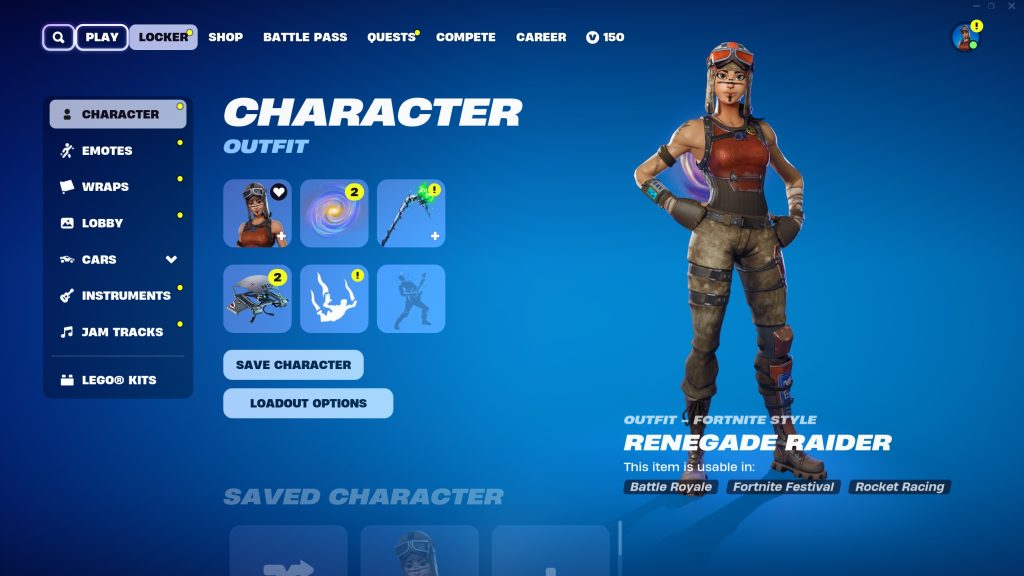Choose Emotes in the locker sidebar
Image resolution: width=1024 pixels, height=576 pixels.
tap(107, 151)
